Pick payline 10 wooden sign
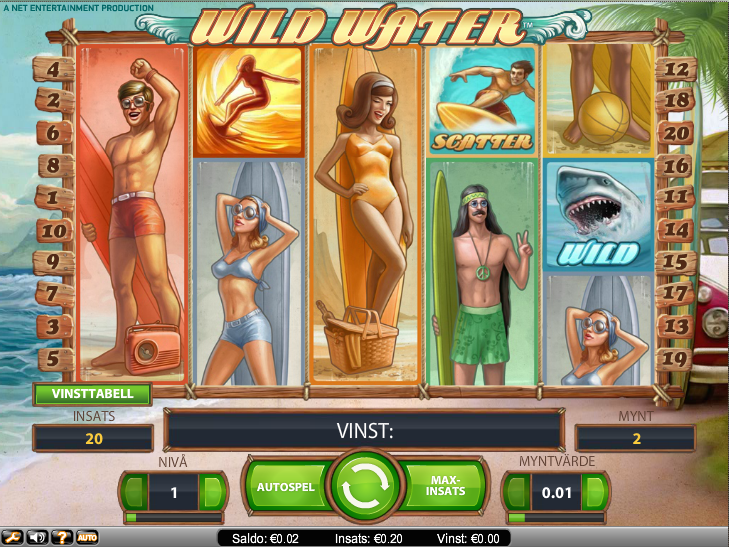 tap(54, 231)
